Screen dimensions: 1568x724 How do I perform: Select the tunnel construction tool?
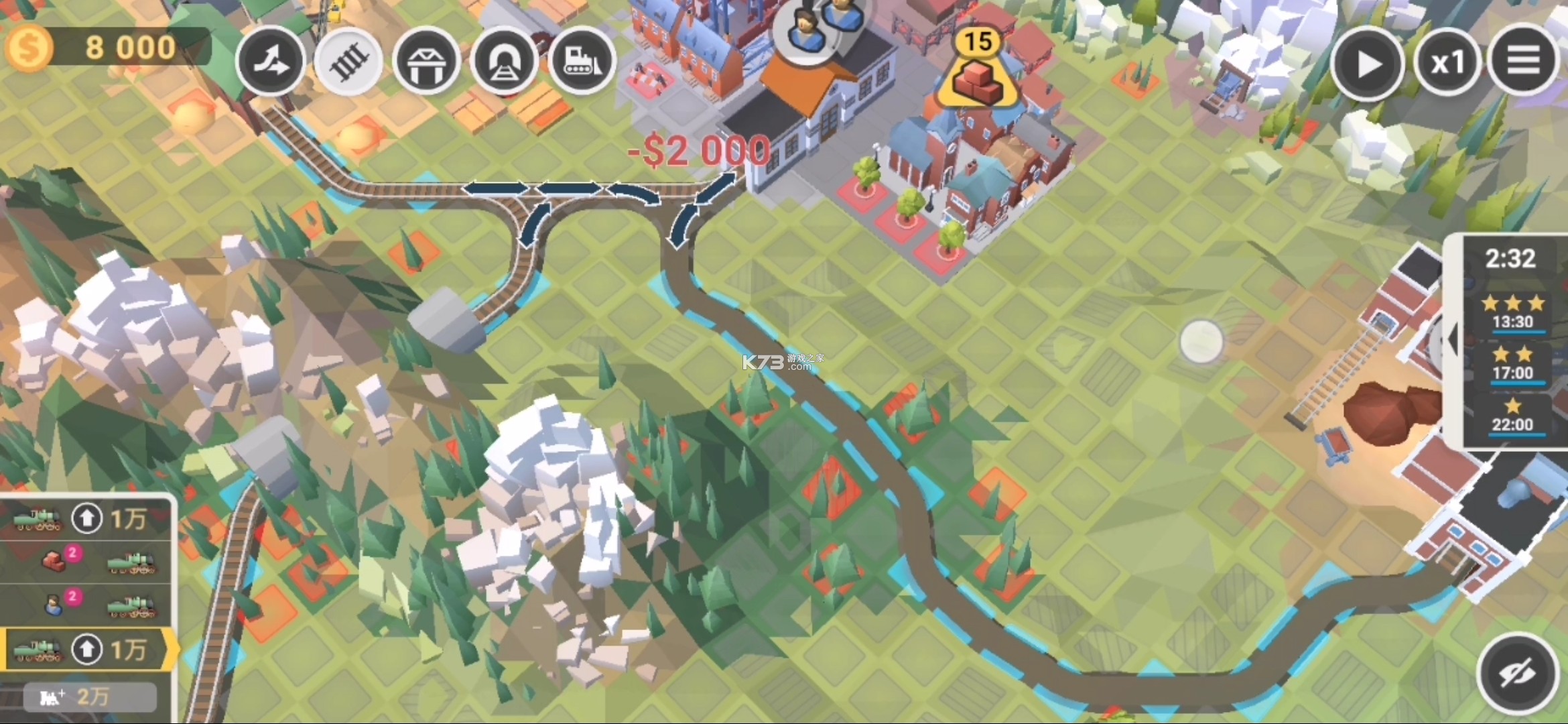pos(504,63)
